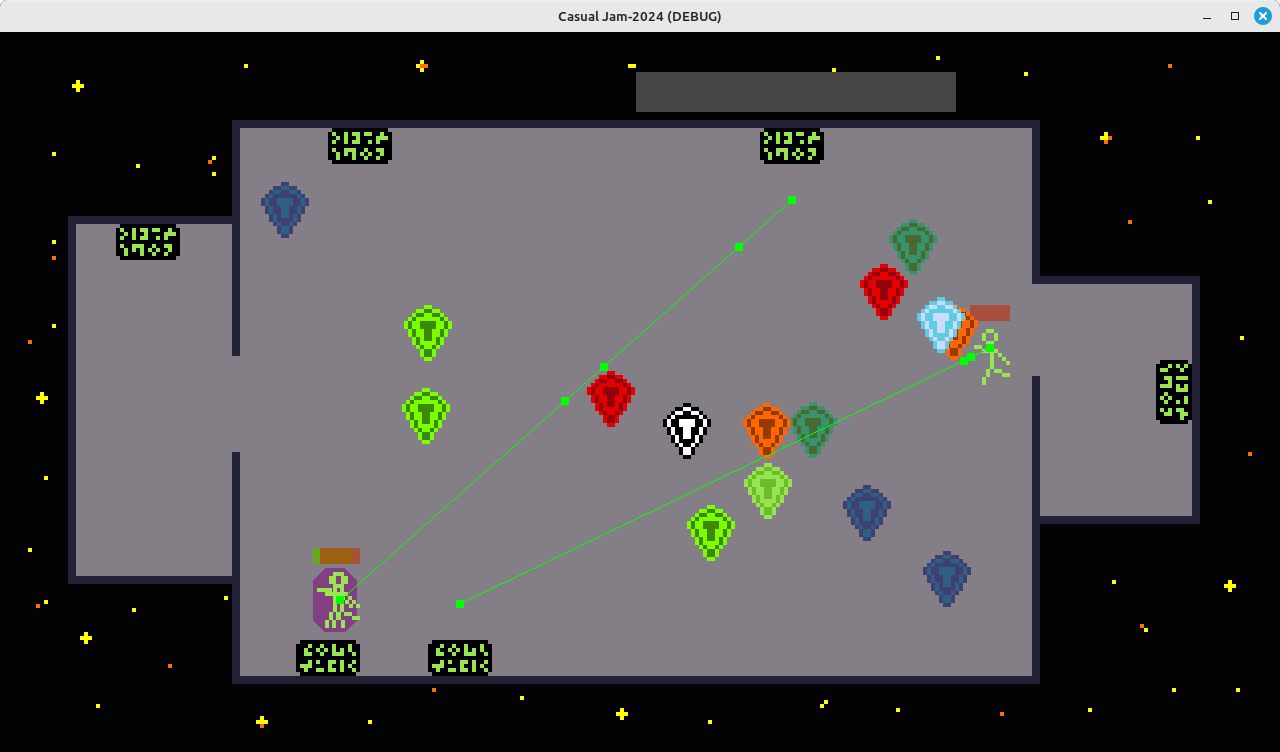Click the glyph sign on the right wall
Viewport: 1280px width, 752px height.
tap(1172, 390)
